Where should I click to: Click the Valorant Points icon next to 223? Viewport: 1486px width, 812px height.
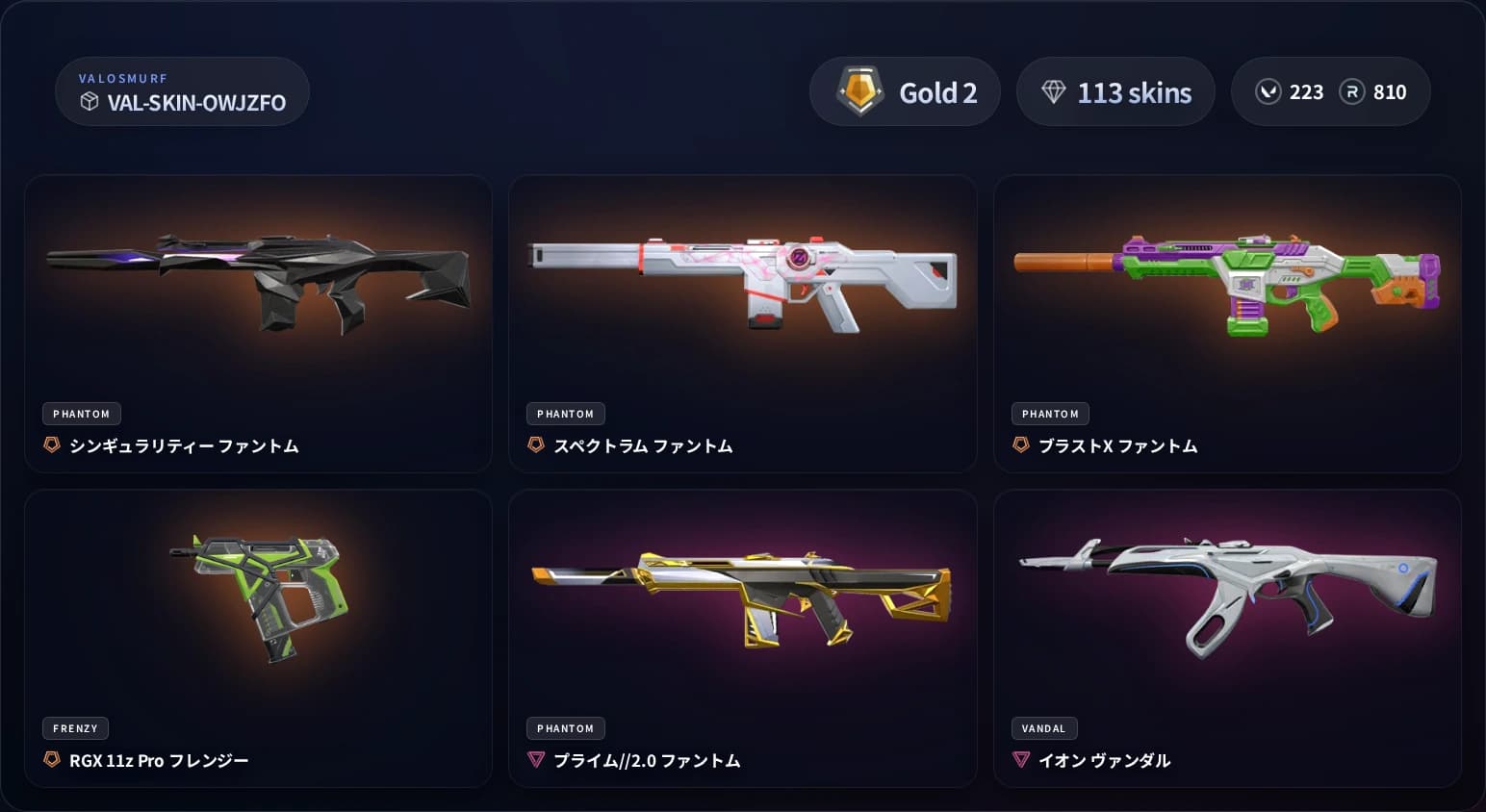point(1268,91)
